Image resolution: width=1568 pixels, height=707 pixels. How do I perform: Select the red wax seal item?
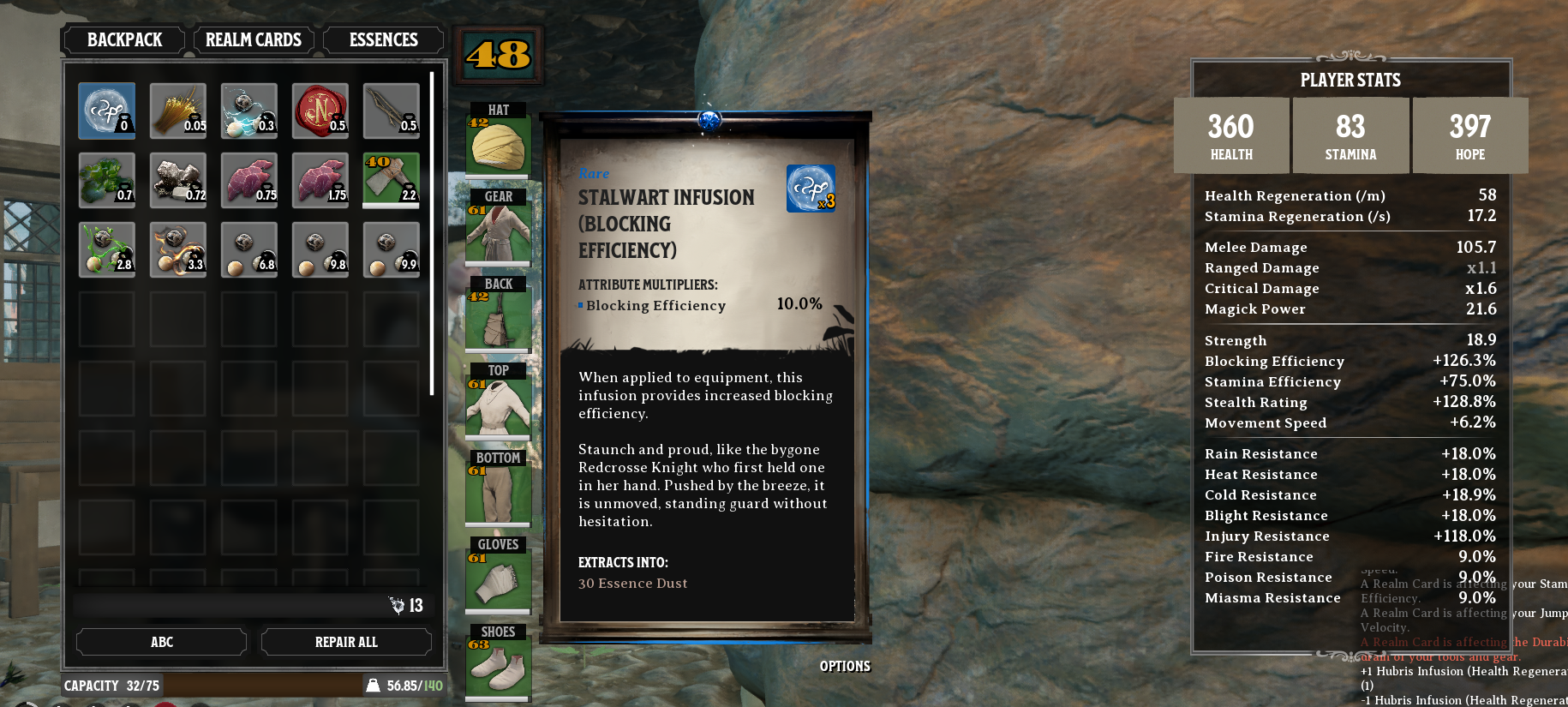tap(320, 111)
